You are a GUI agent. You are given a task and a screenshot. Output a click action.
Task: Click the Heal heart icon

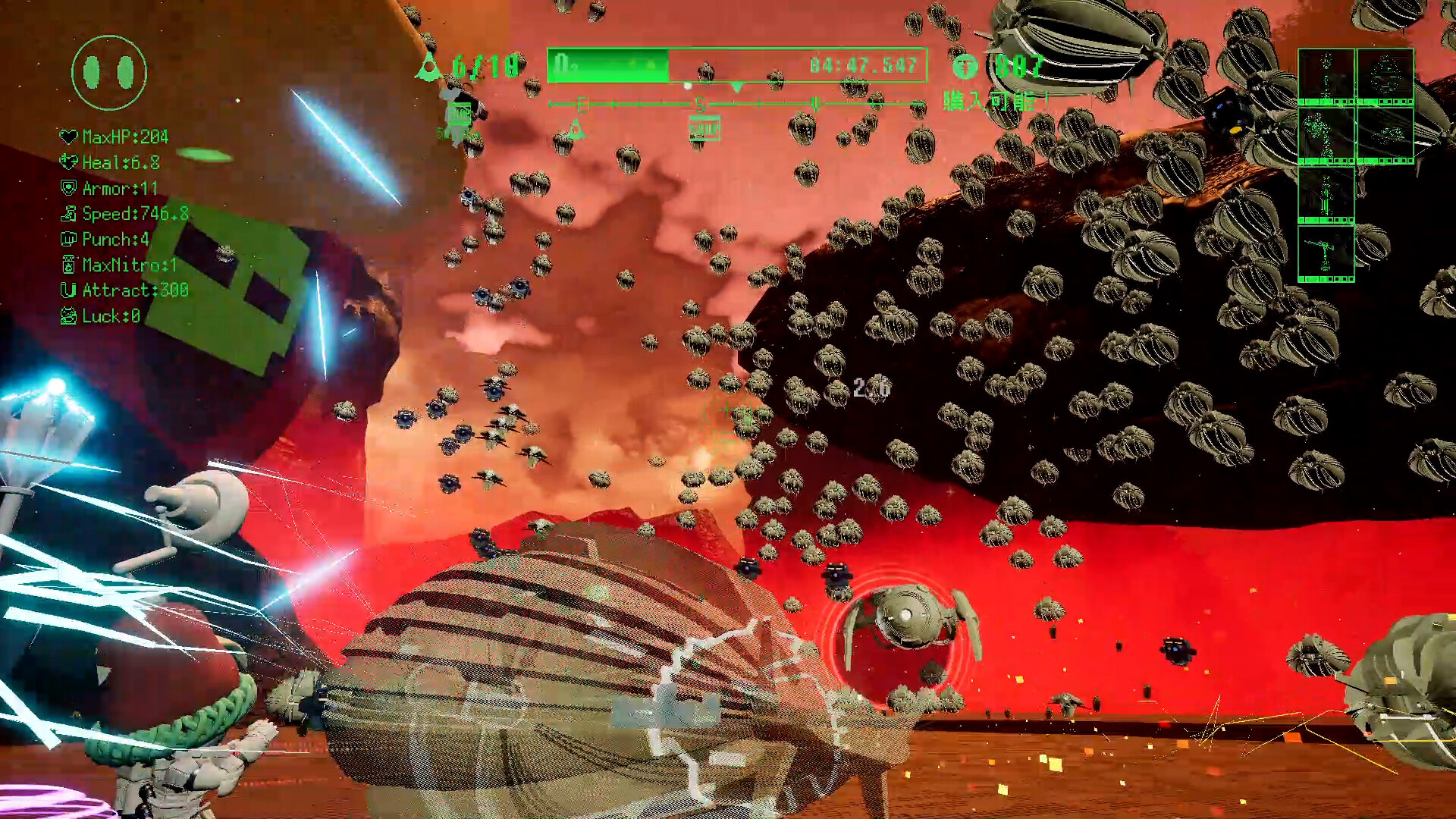tap(67, 162)
